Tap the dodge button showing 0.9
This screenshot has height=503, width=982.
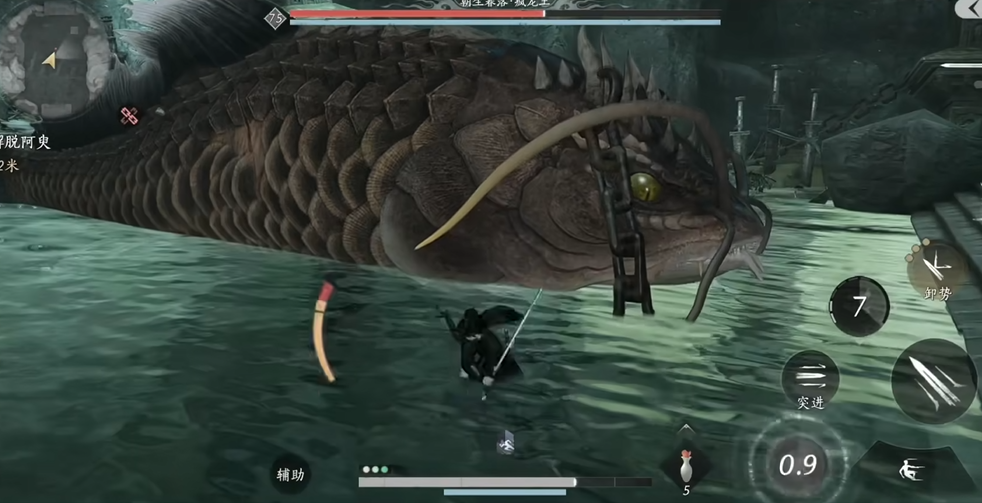(797, 464)
